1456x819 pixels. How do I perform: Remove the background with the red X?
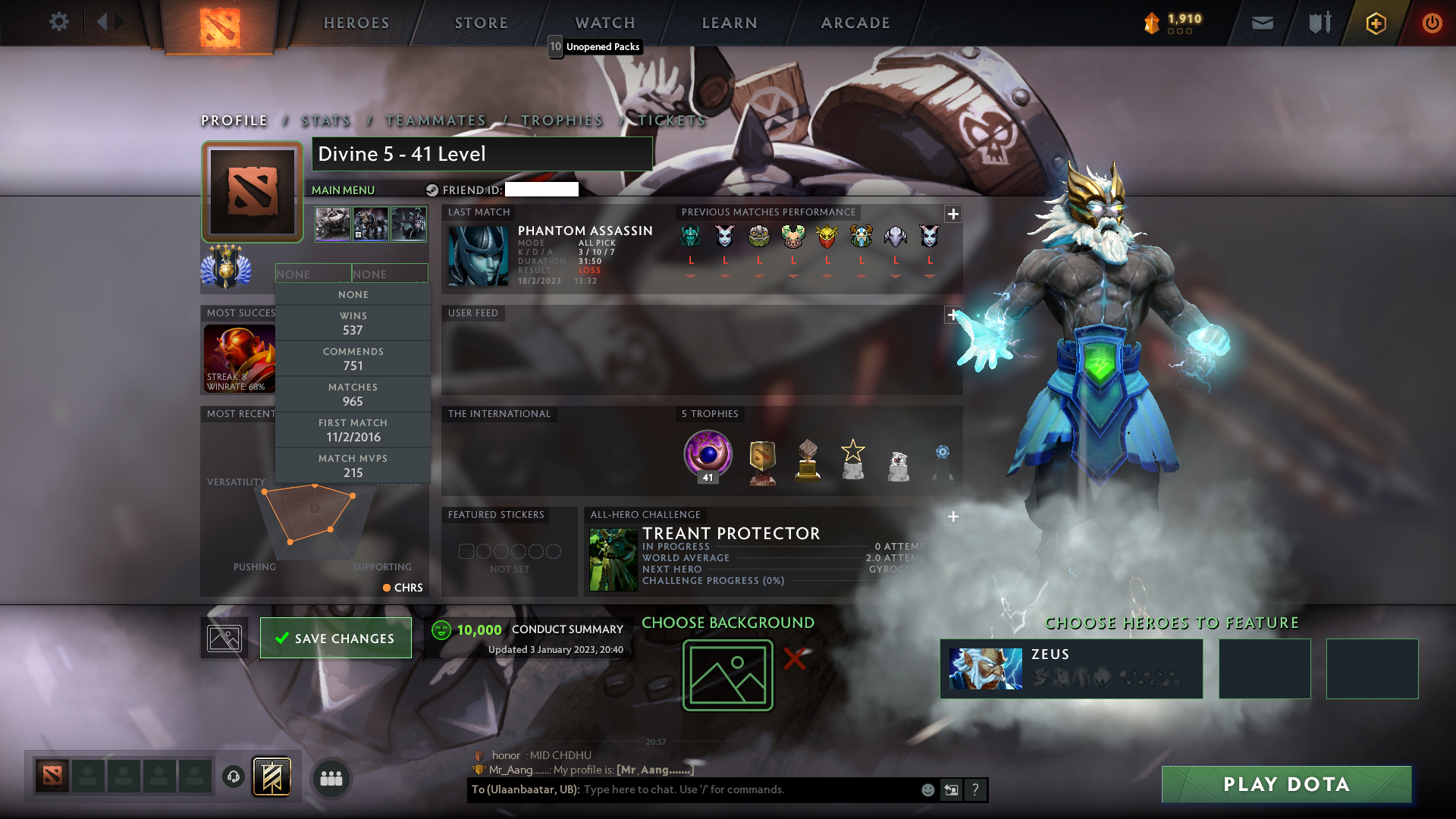[x=794, y=658]
